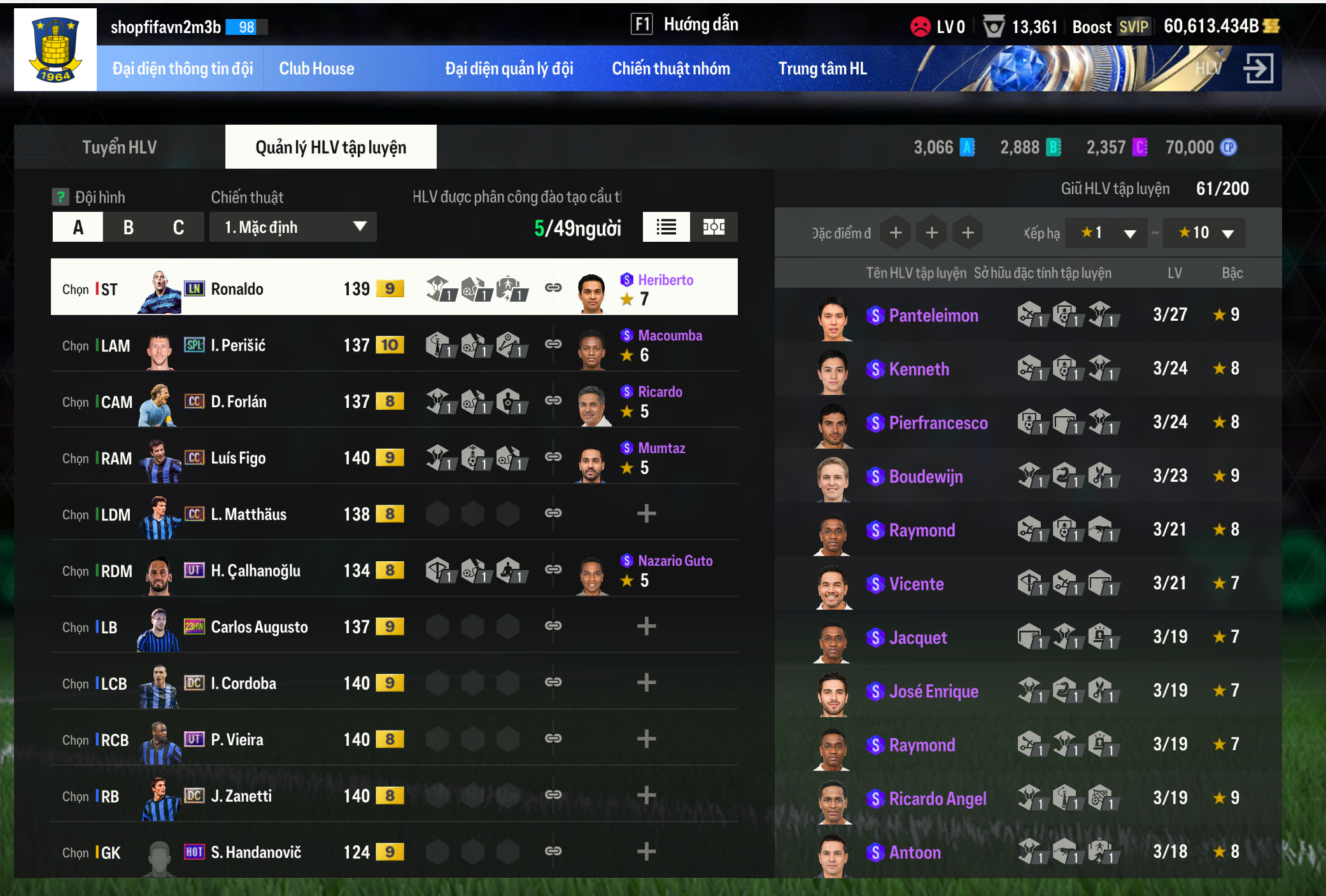1326x896 pixels.
Task: Open Chiến thuật nhóm section
Action: coord(671,69)
